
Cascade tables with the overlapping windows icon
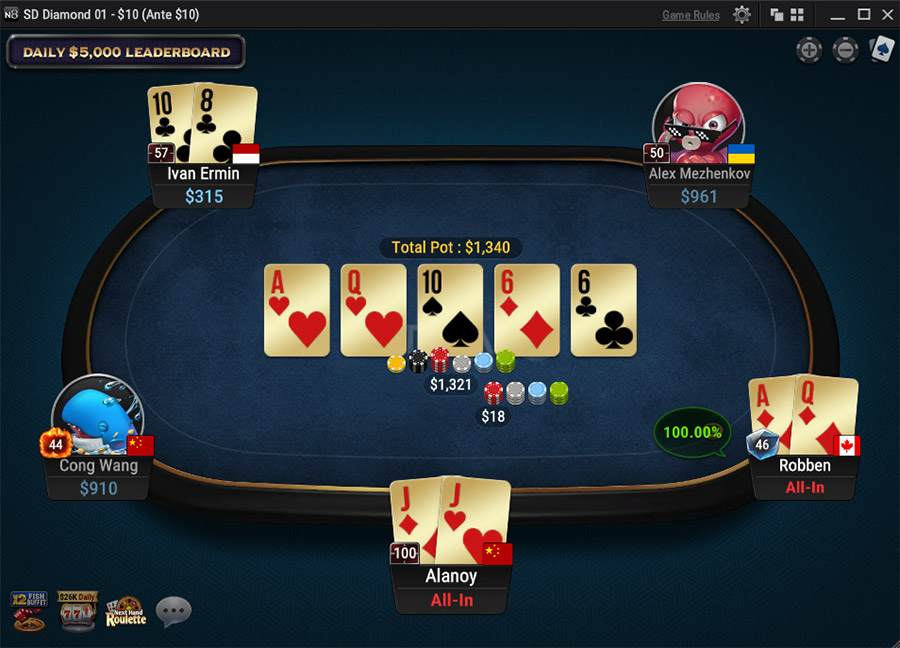click(x=777, y=15)
